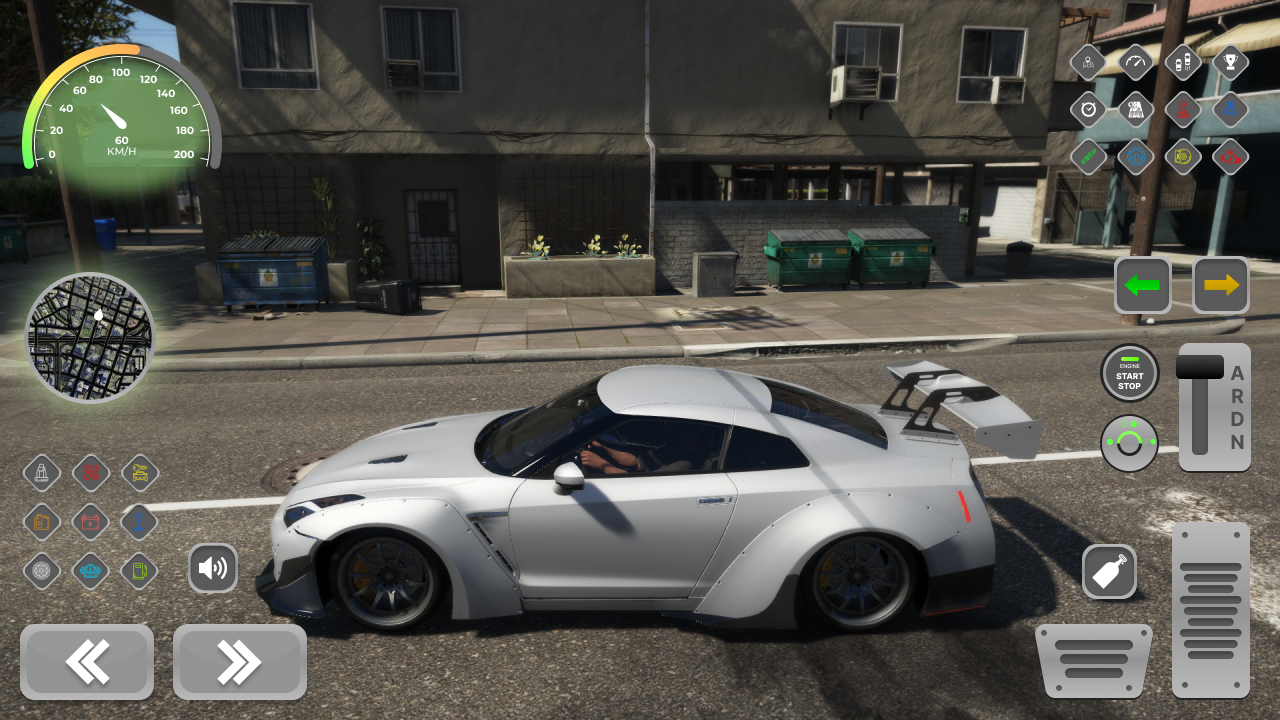This screenshot has height=720, width=1280.
Task: Open the trophy races menu icon
Action: [1230, 61]
